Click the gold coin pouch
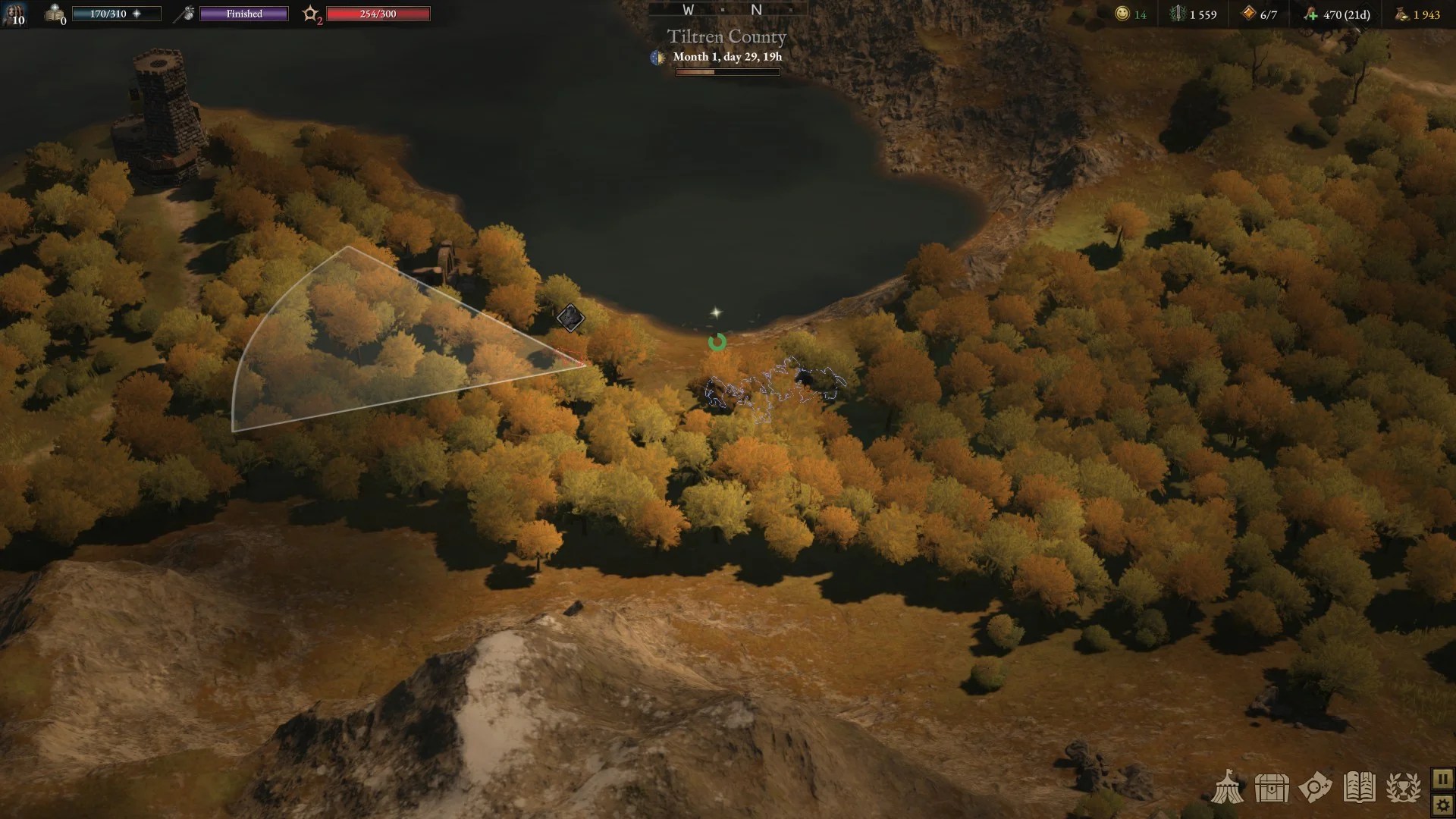Screen dimensions: 1456x819 click(1402, 14)
